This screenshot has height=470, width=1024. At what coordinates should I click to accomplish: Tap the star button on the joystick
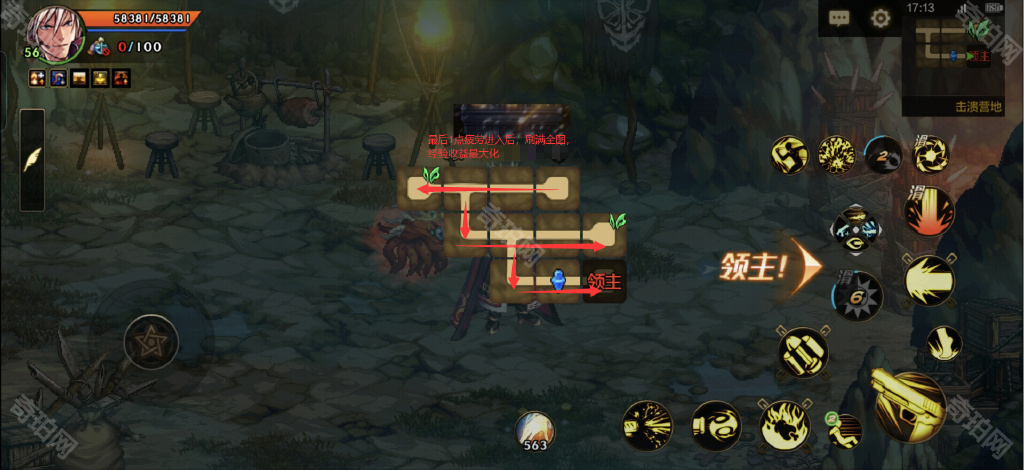pos(151,342)
